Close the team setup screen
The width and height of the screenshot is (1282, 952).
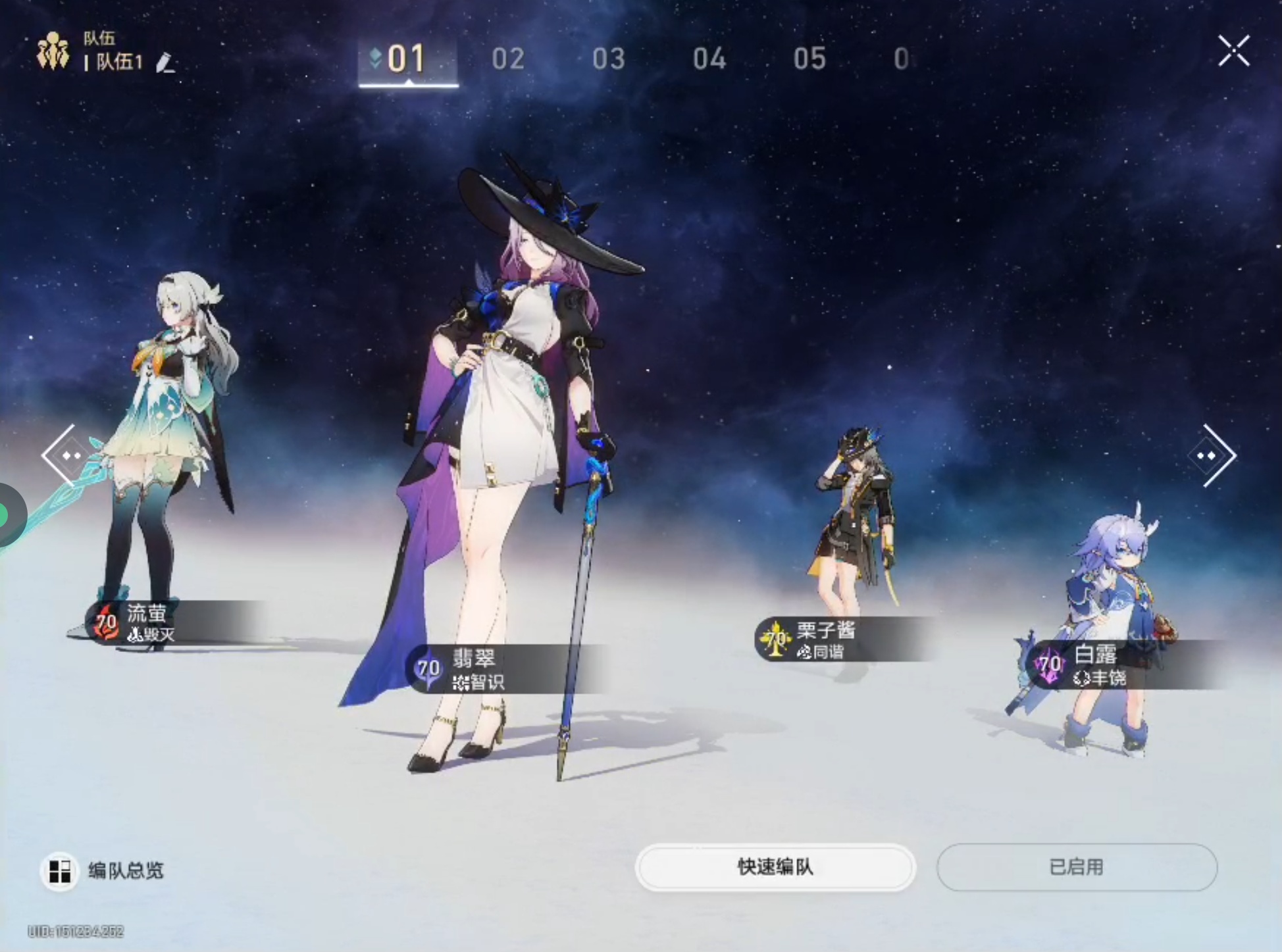point(1233,51)
